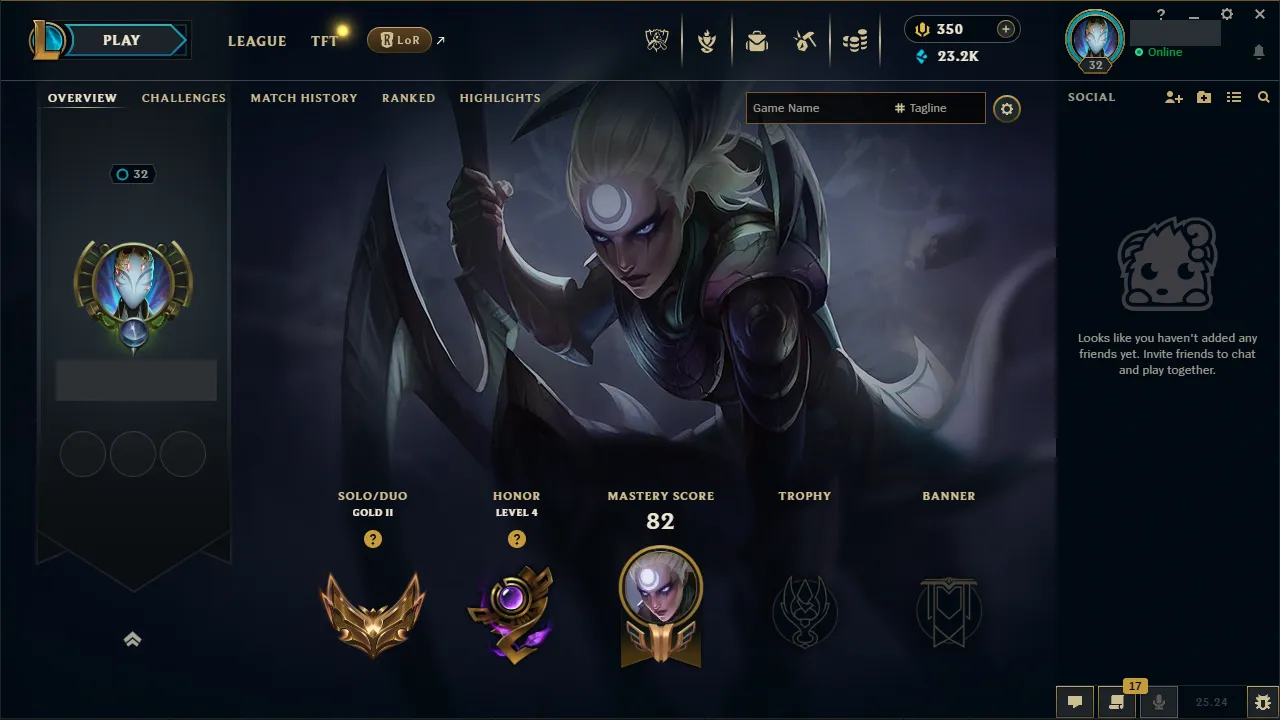Open League of Runeterra via LoR link
Image resolution: width=1280 pixels, height=720 pixels.
point(400,40)
